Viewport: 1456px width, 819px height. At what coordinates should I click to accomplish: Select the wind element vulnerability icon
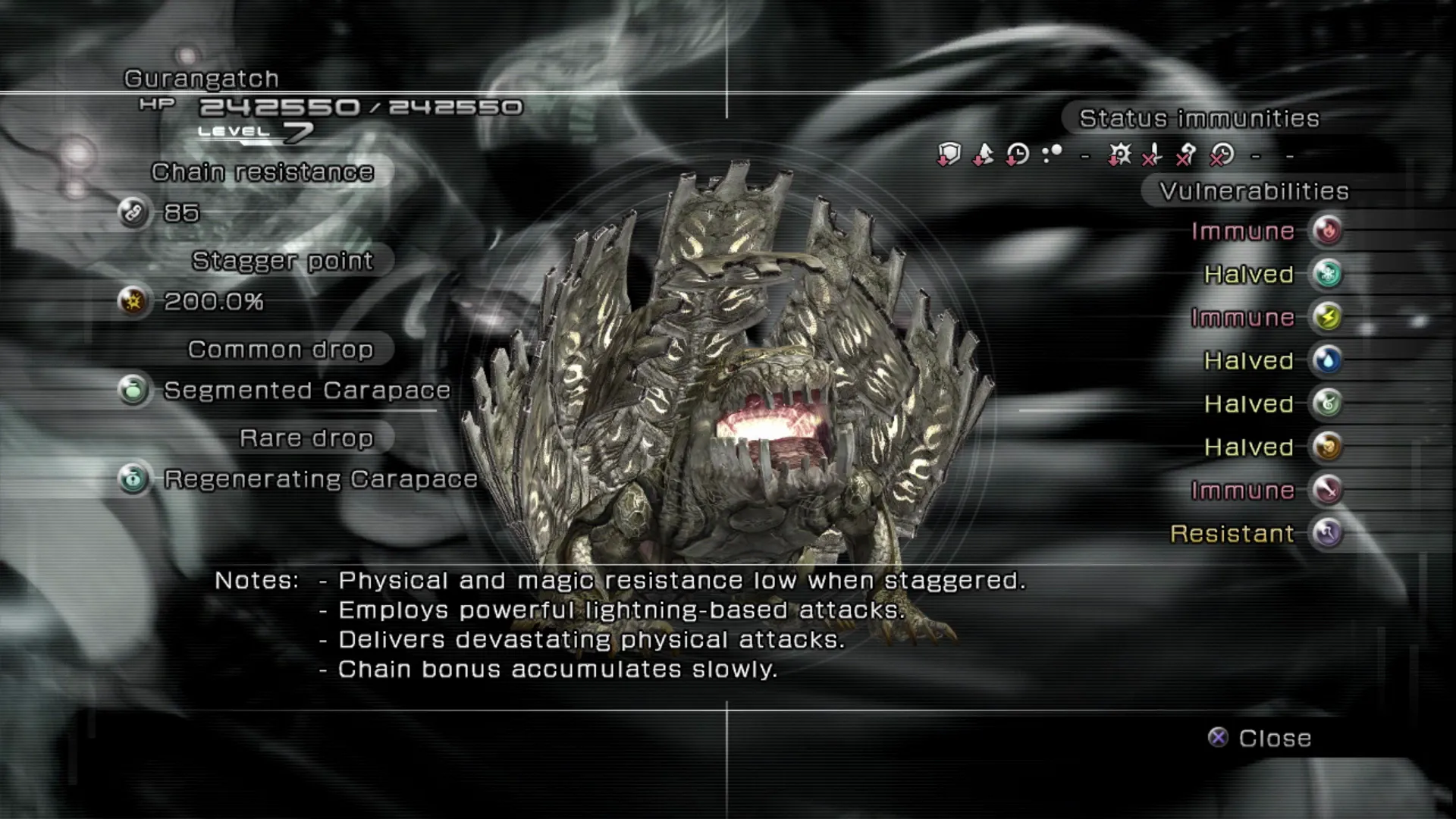[1328, 403]
